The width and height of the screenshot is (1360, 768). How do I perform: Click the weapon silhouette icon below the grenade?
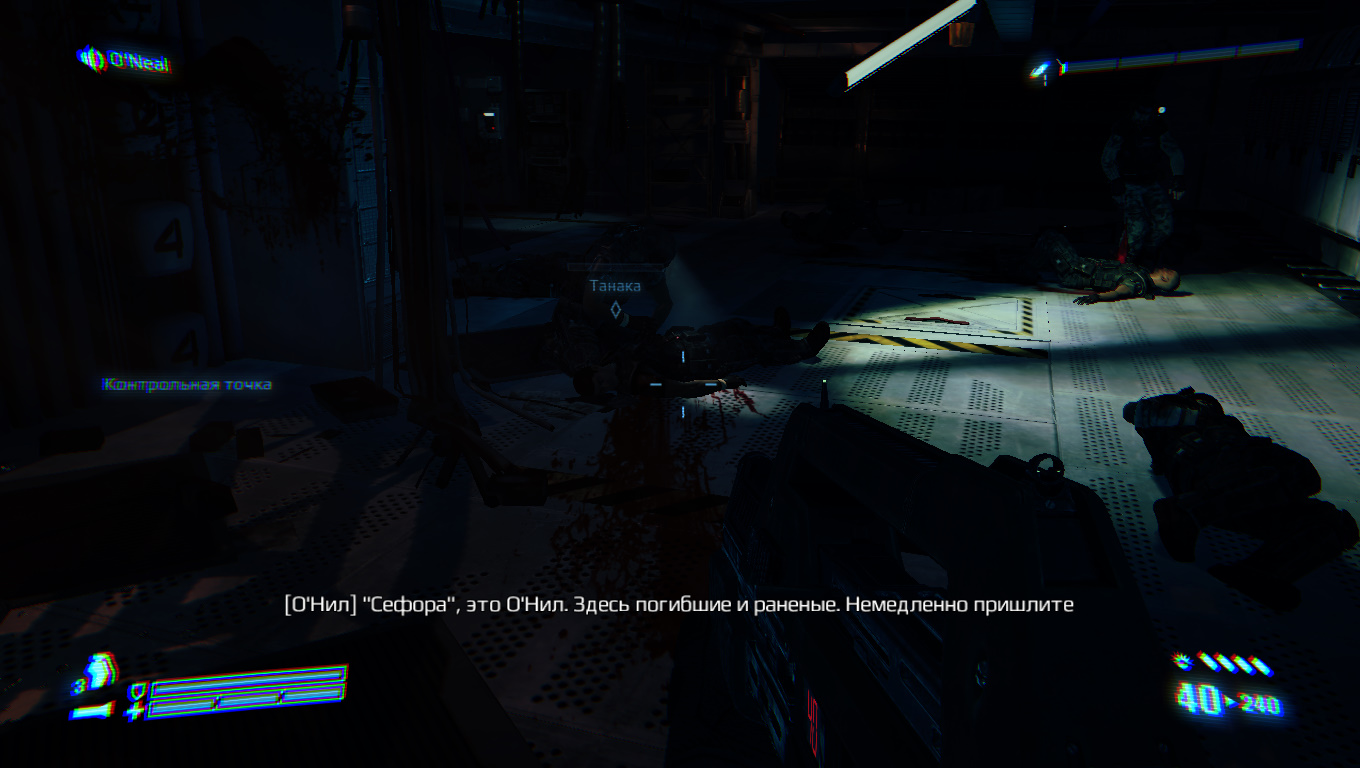[x=90, y=712]
